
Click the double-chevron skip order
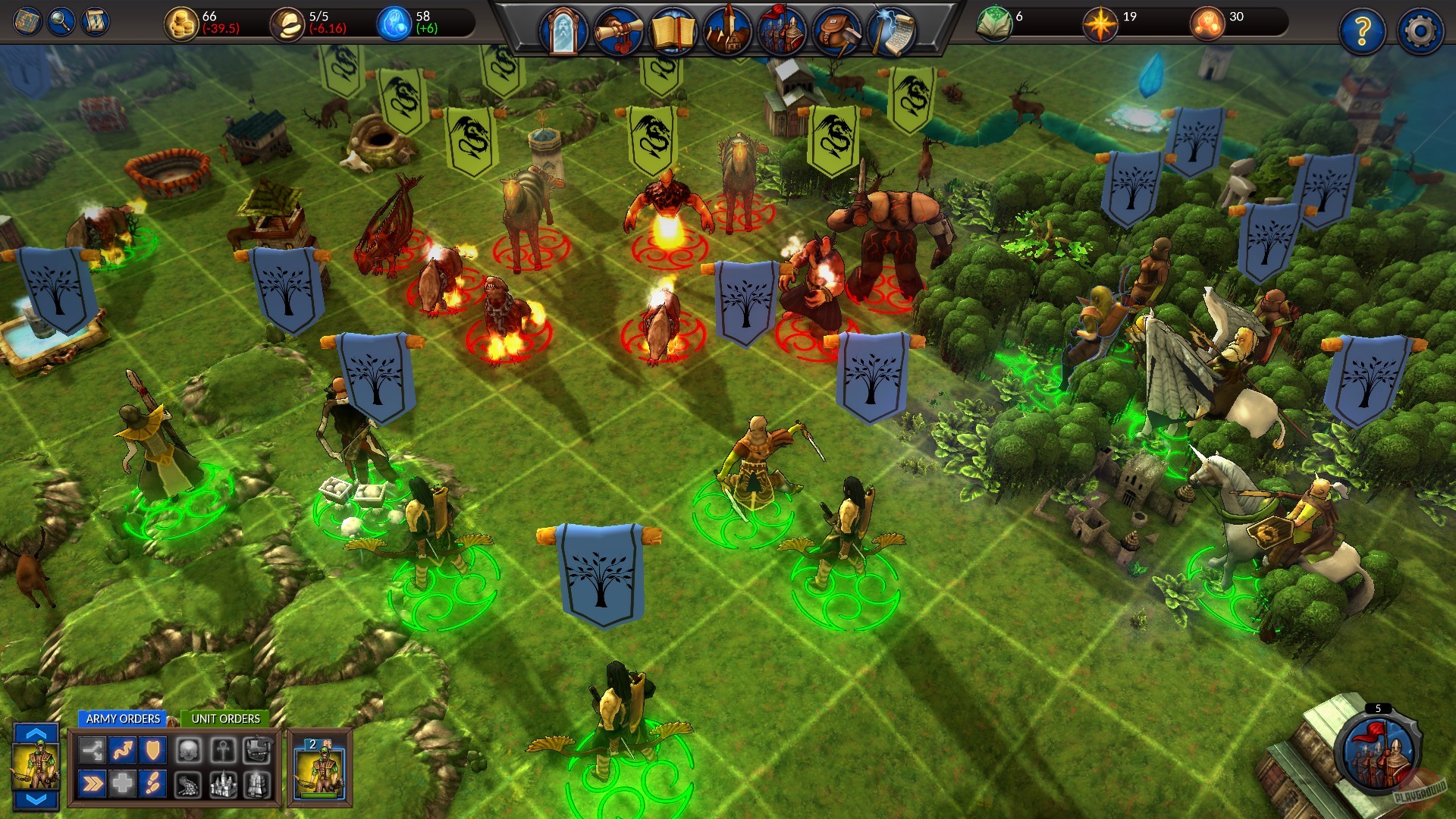(x=93, y=786)
